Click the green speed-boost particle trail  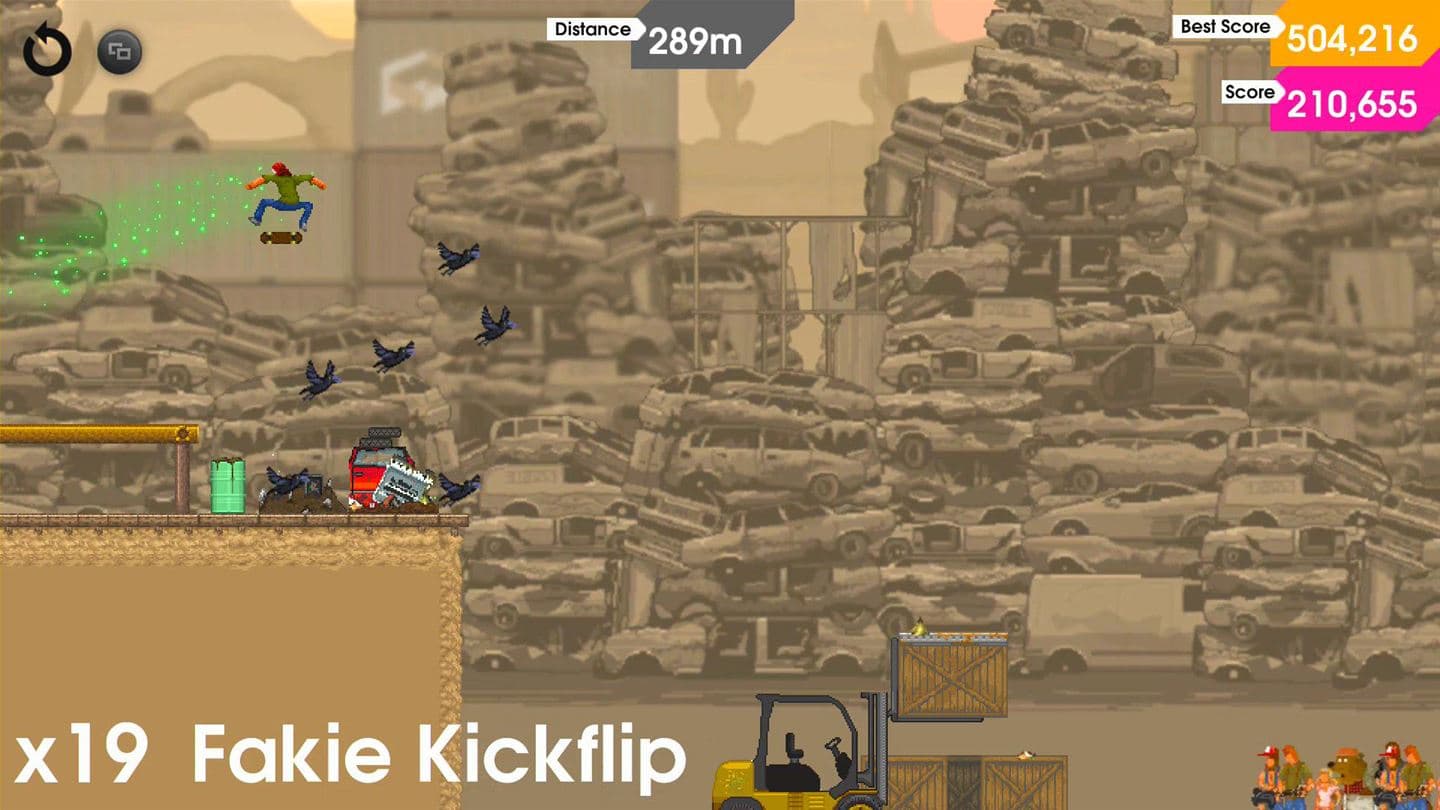130,230
